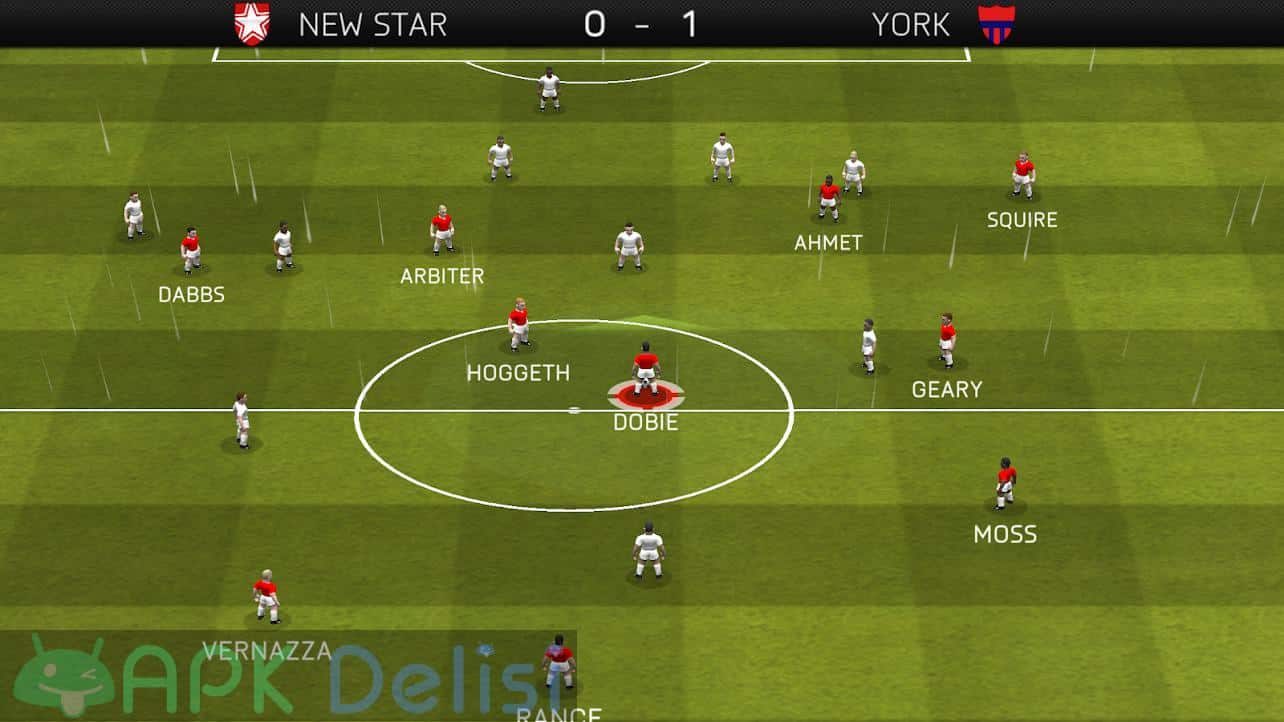Viewport: 1284px width, 722px height.
Task: Select the player labeled Ahmet
Action: 829,198
